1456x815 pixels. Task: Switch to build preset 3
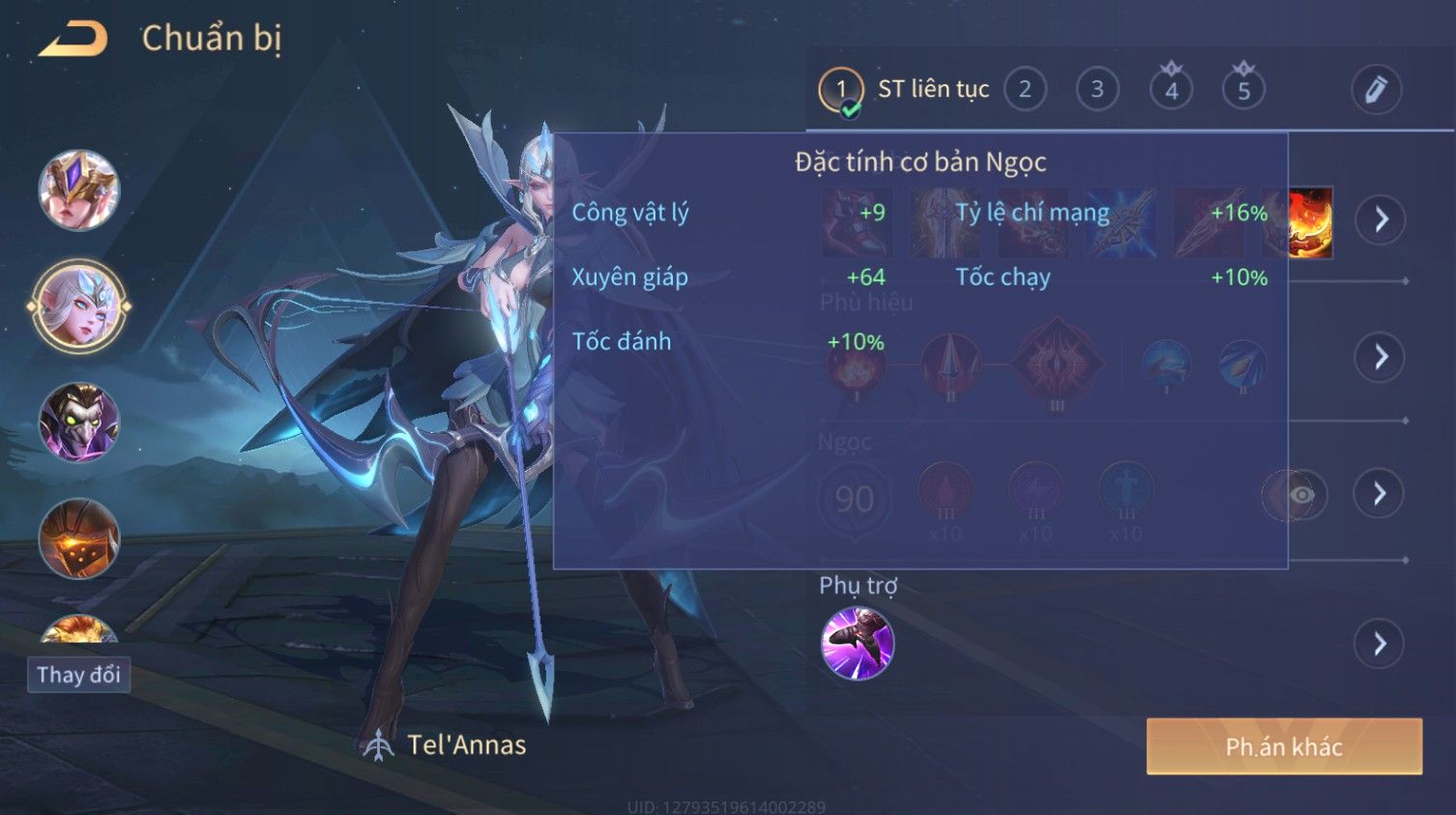[x=1097, y=90]
